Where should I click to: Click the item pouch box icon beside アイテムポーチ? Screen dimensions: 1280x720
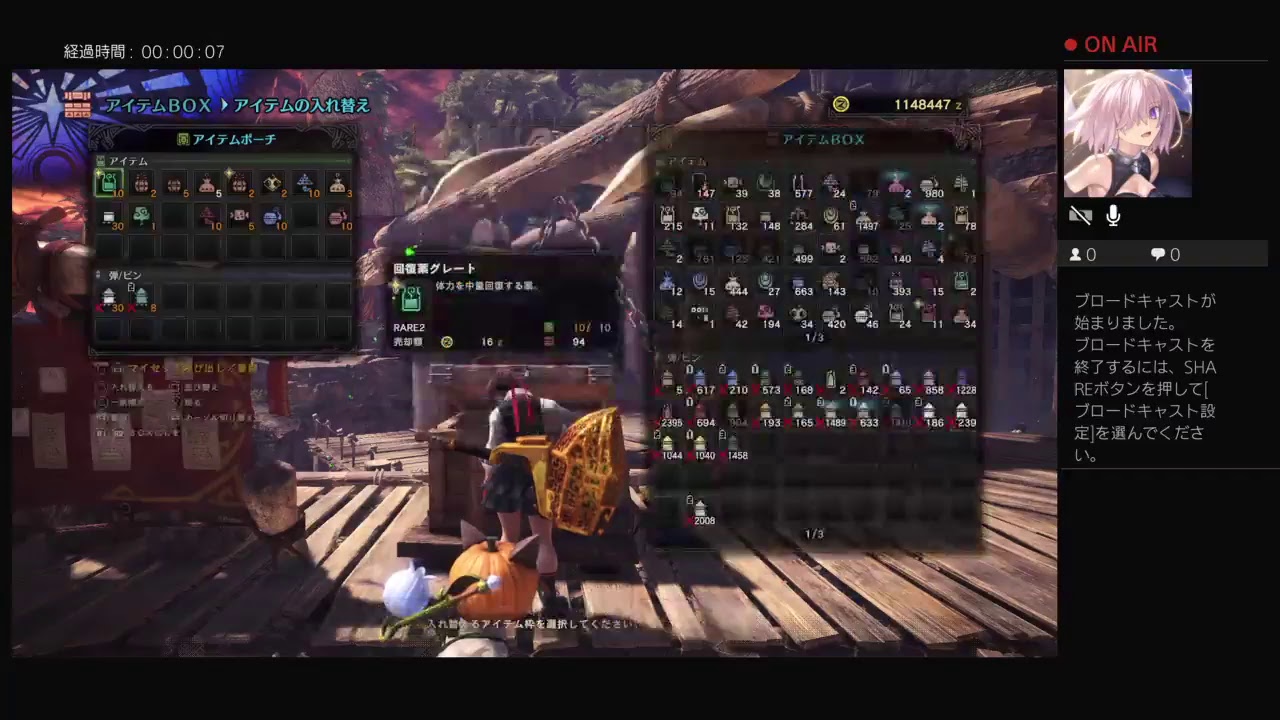183,139
